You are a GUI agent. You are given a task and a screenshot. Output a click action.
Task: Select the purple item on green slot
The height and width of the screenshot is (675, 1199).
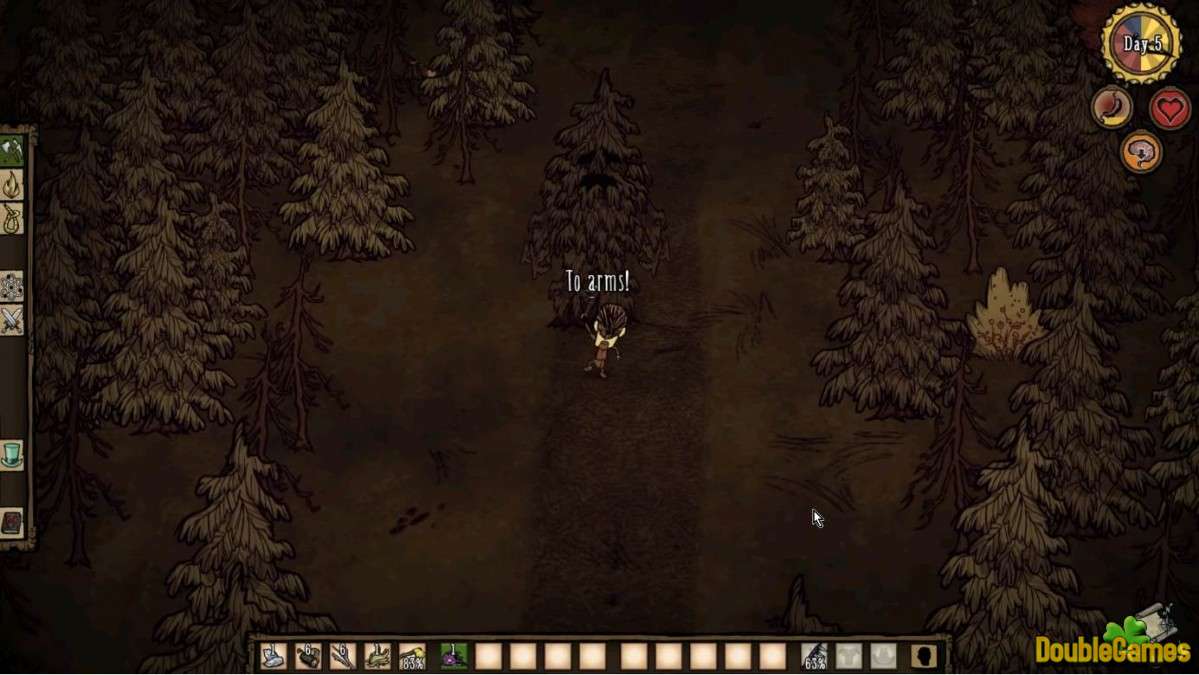click(454, 656)
